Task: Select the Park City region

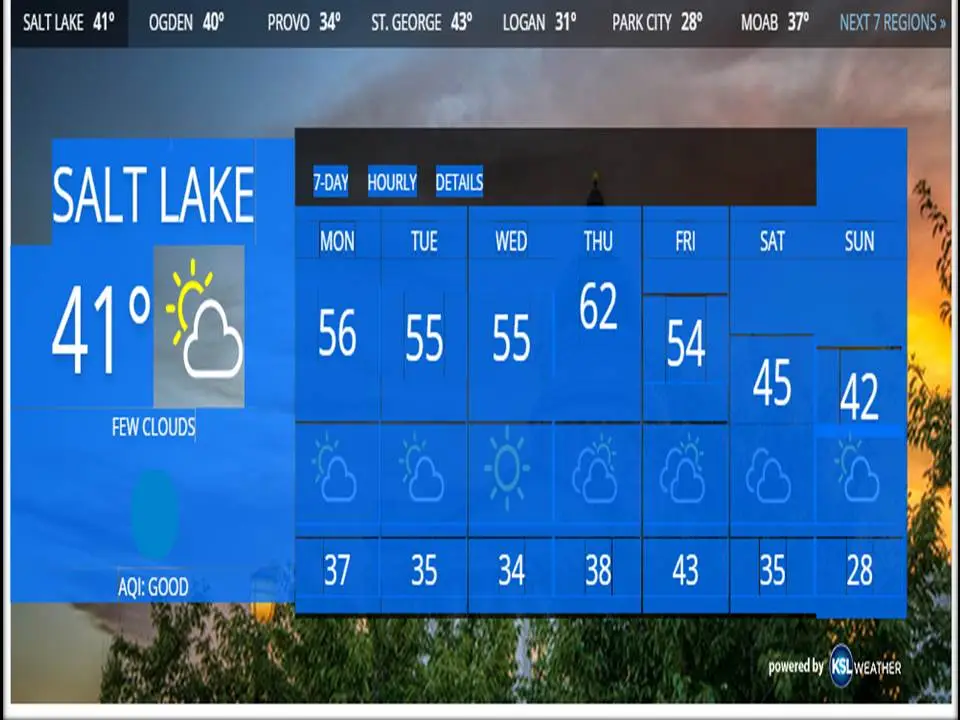Action: tap(657, 23)
